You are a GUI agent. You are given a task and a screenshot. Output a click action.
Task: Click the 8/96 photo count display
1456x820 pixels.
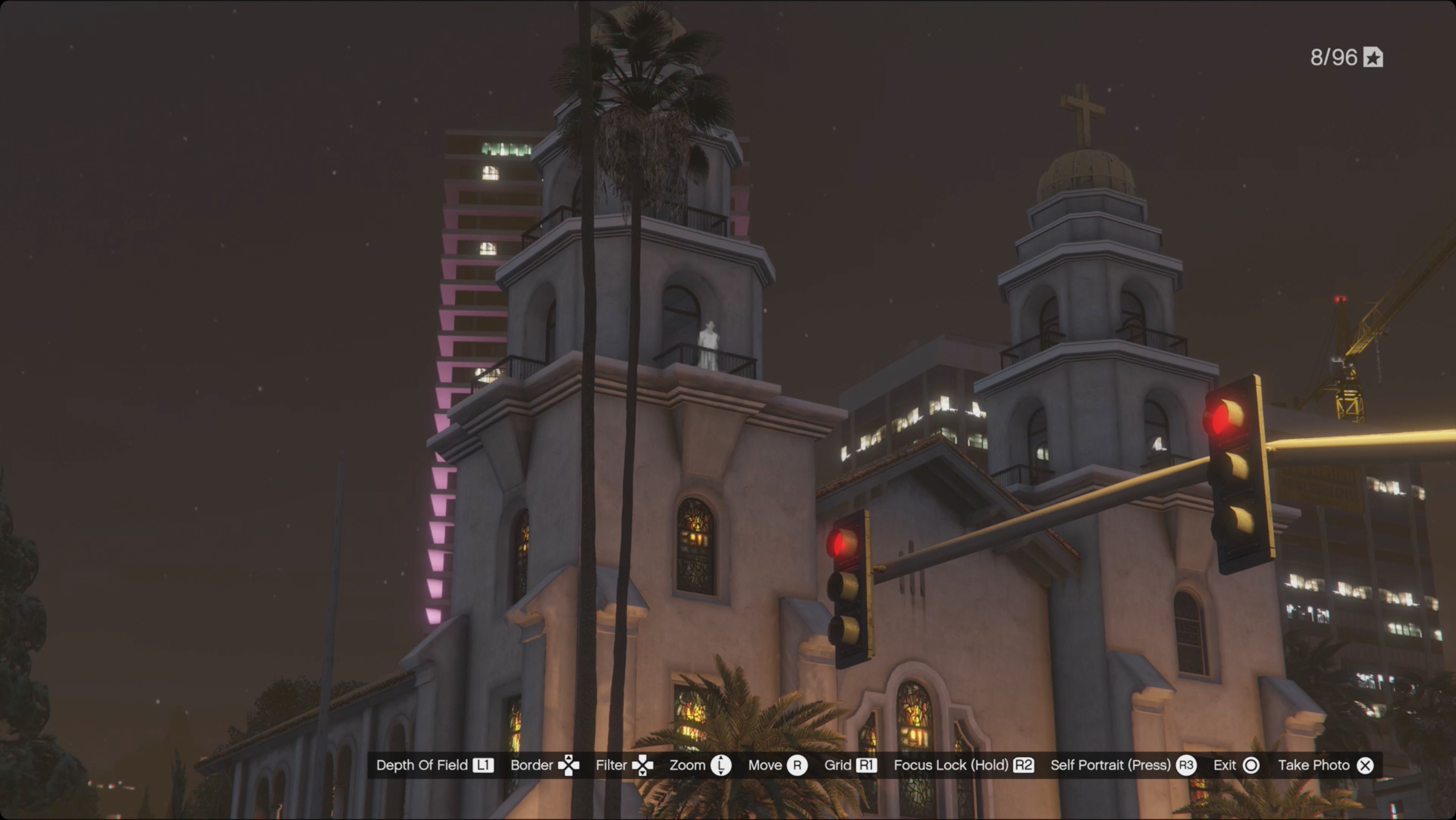(x=1335, y=57)
